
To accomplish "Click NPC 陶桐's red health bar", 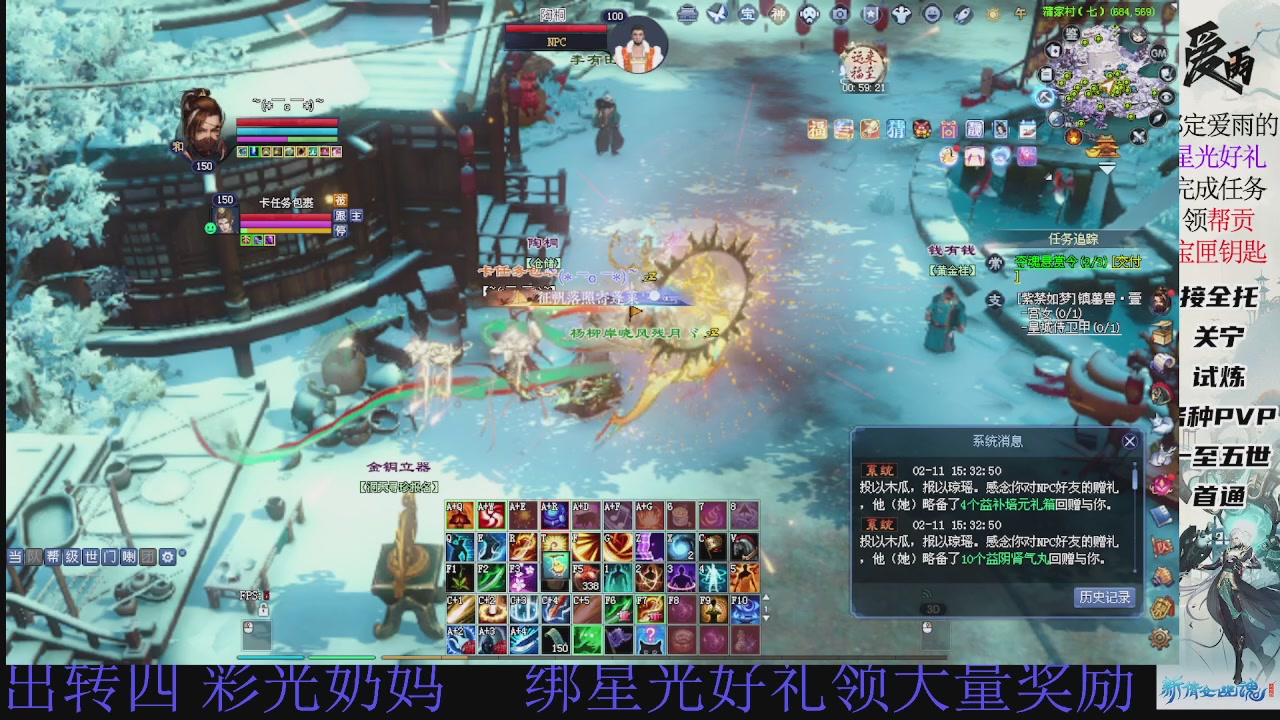I will coord(556,29).
